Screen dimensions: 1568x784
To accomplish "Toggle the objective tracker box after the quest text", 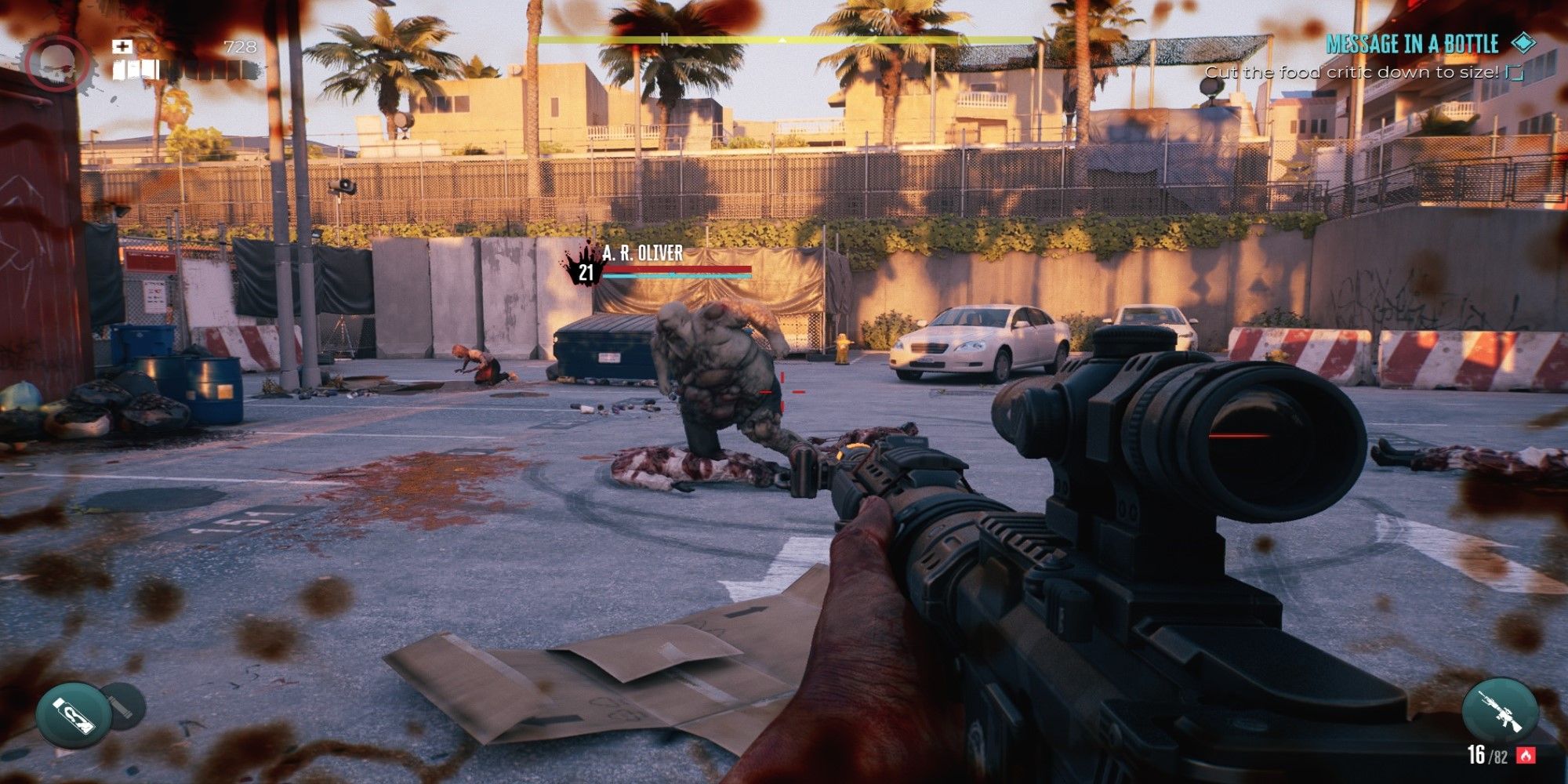I will pyautogui.click(x=1515, y=71).
